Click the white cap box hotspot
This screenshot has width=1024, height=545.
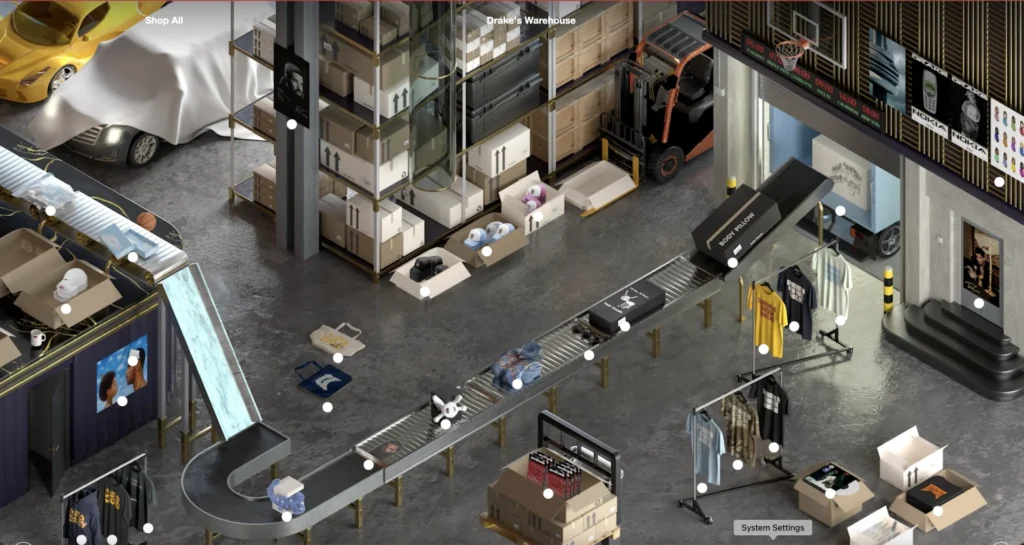pyautogui.click(x=66, y=309)
